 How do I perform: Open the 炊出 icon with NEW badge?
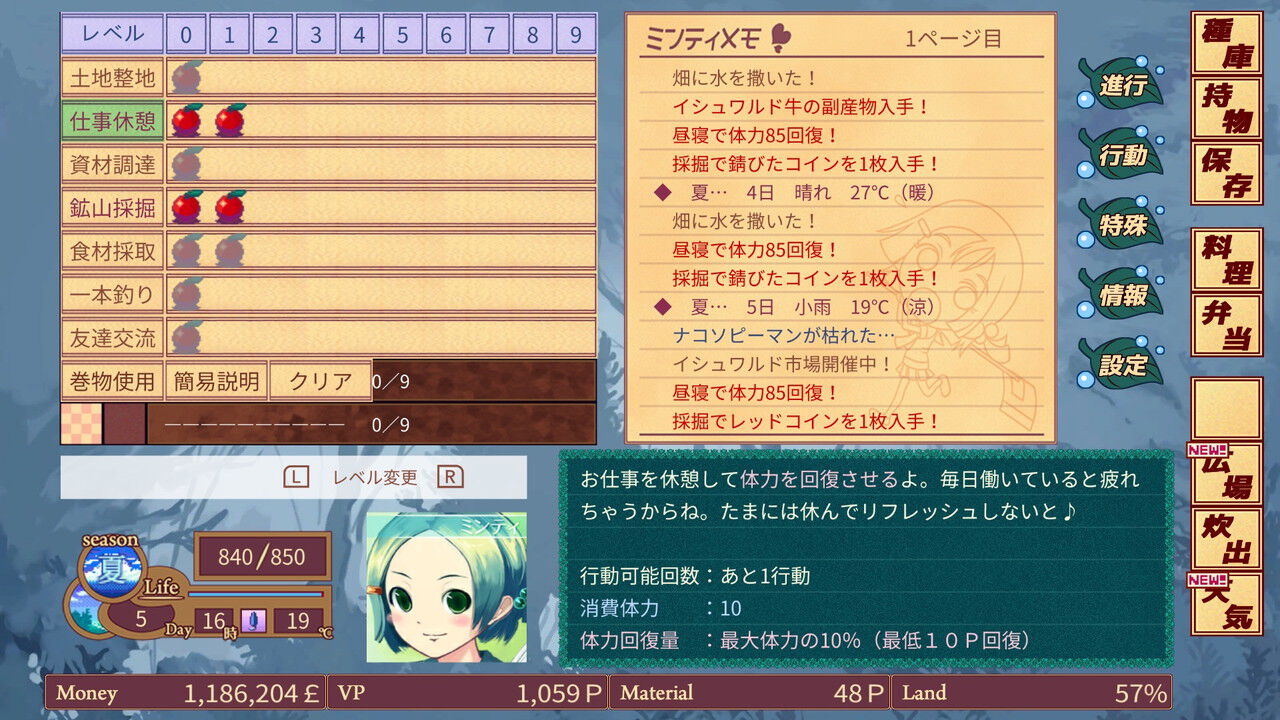click(1228, 540)
